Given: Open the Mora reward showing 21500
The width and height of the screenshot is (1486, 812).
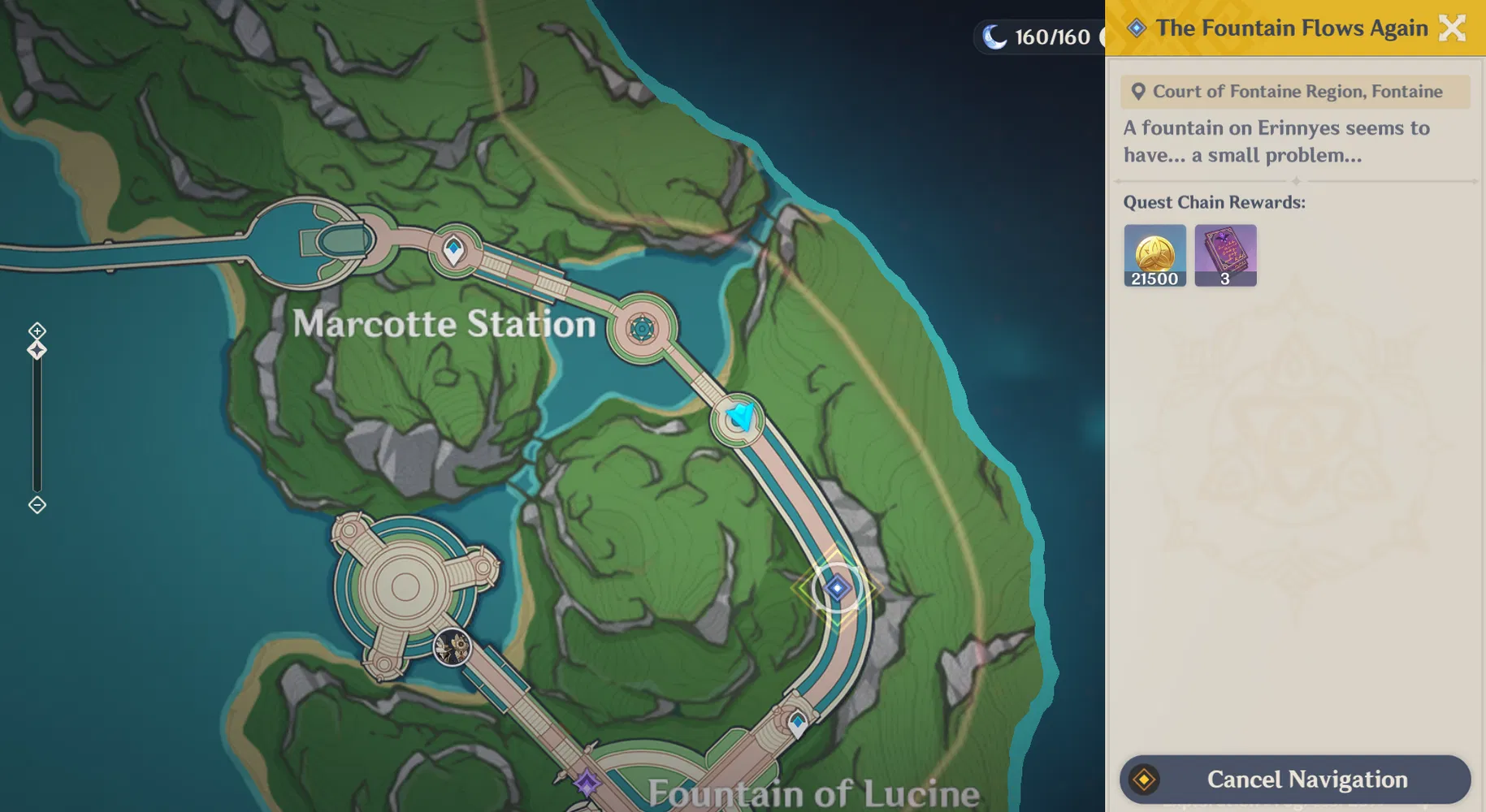Looking at the screenshot, I should pos(1155,255).
